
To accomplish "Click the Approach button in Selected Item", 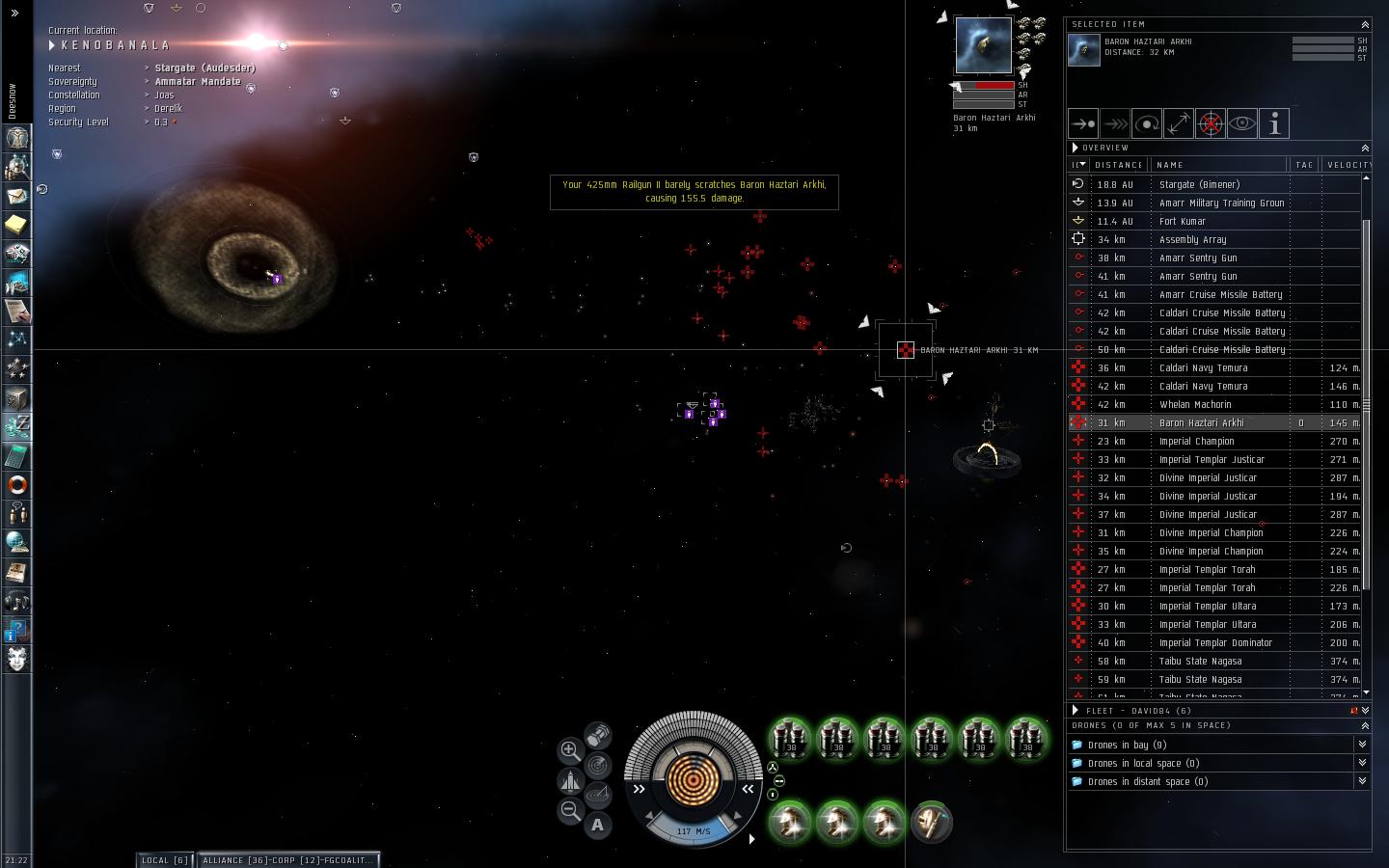I will pyautogui.click(x=1083, y=123).
